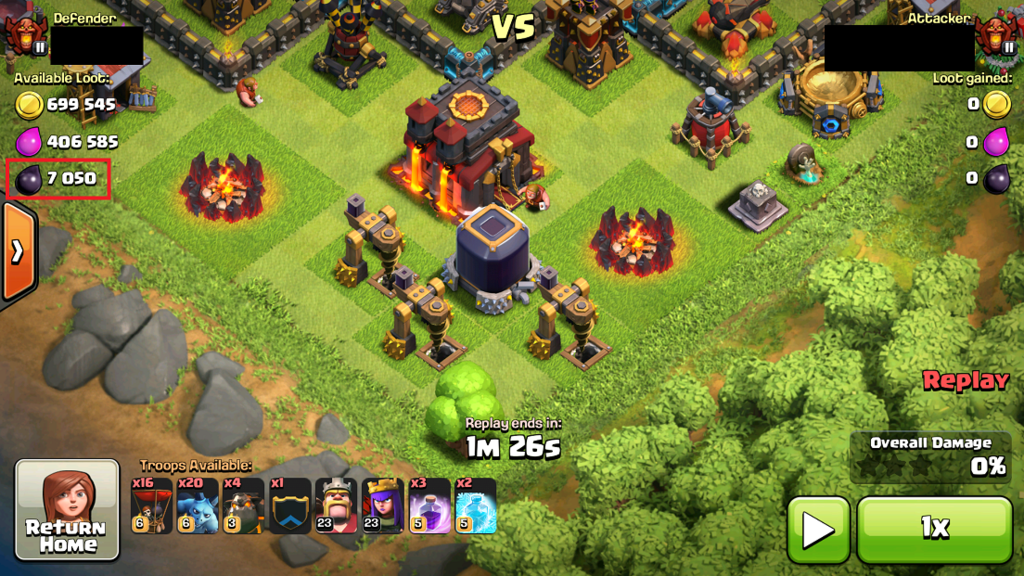The image size is (1024, 576).
Task: Pick the Archer Queen hero card
Action: click(x=382, y=505)
